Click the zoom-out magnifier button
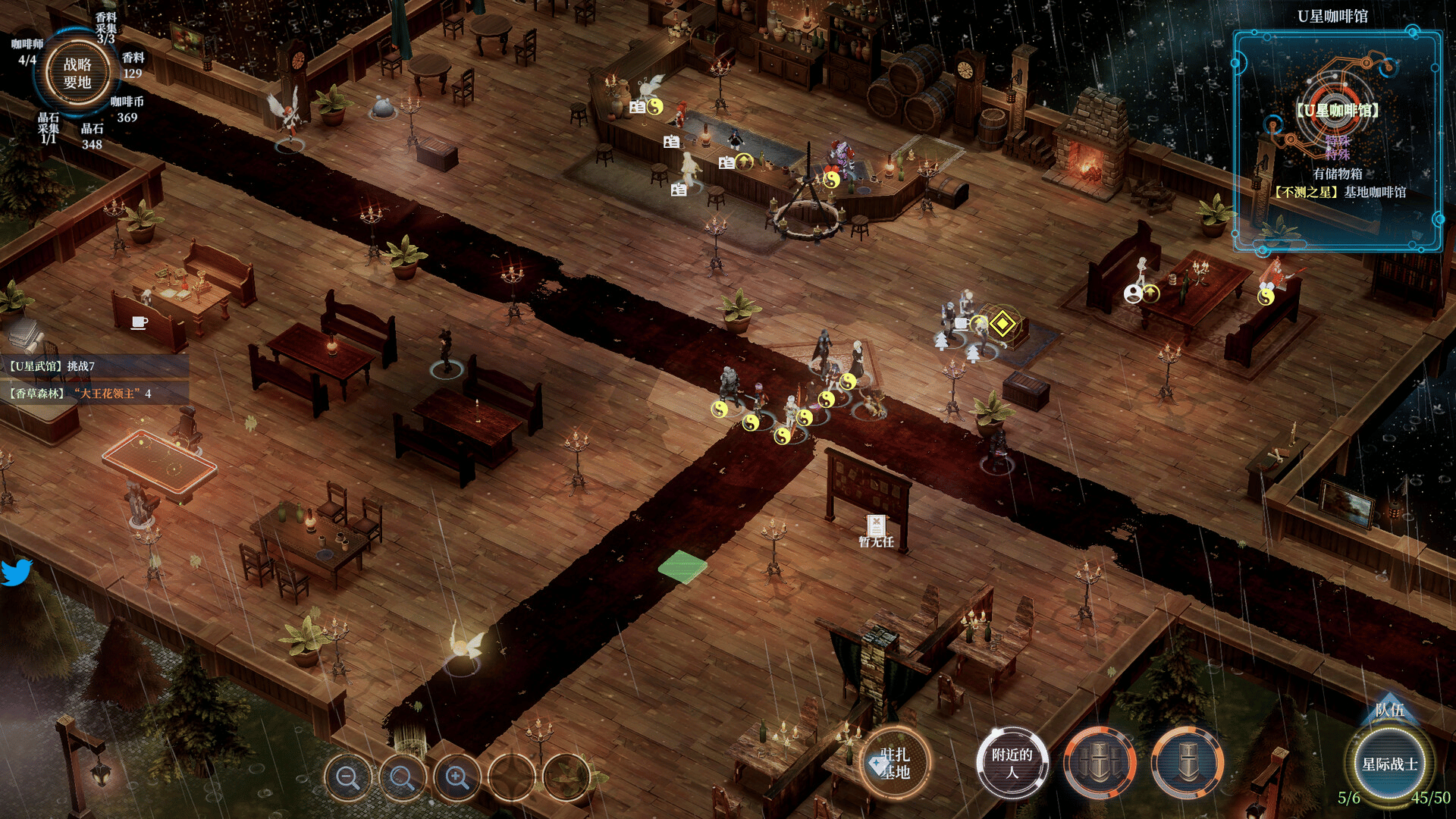 click(348, 777)
